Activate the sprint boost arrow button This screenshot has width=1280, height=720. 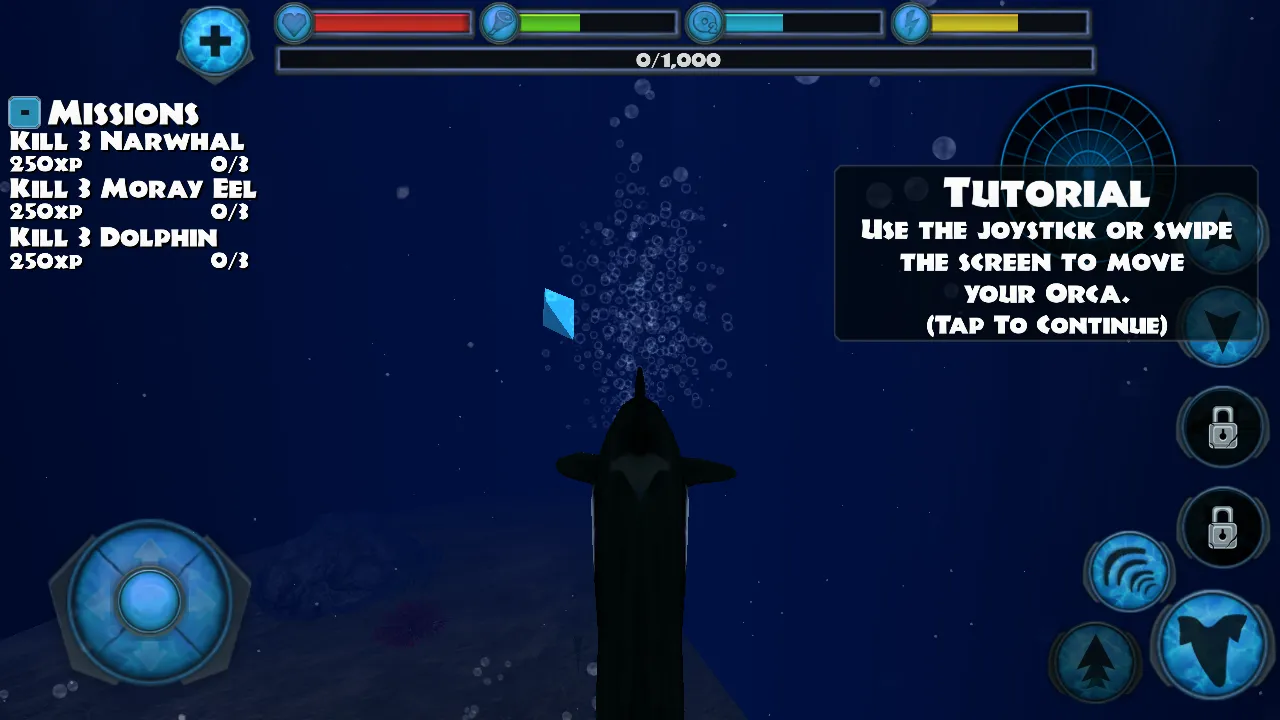pos(1096,659)
